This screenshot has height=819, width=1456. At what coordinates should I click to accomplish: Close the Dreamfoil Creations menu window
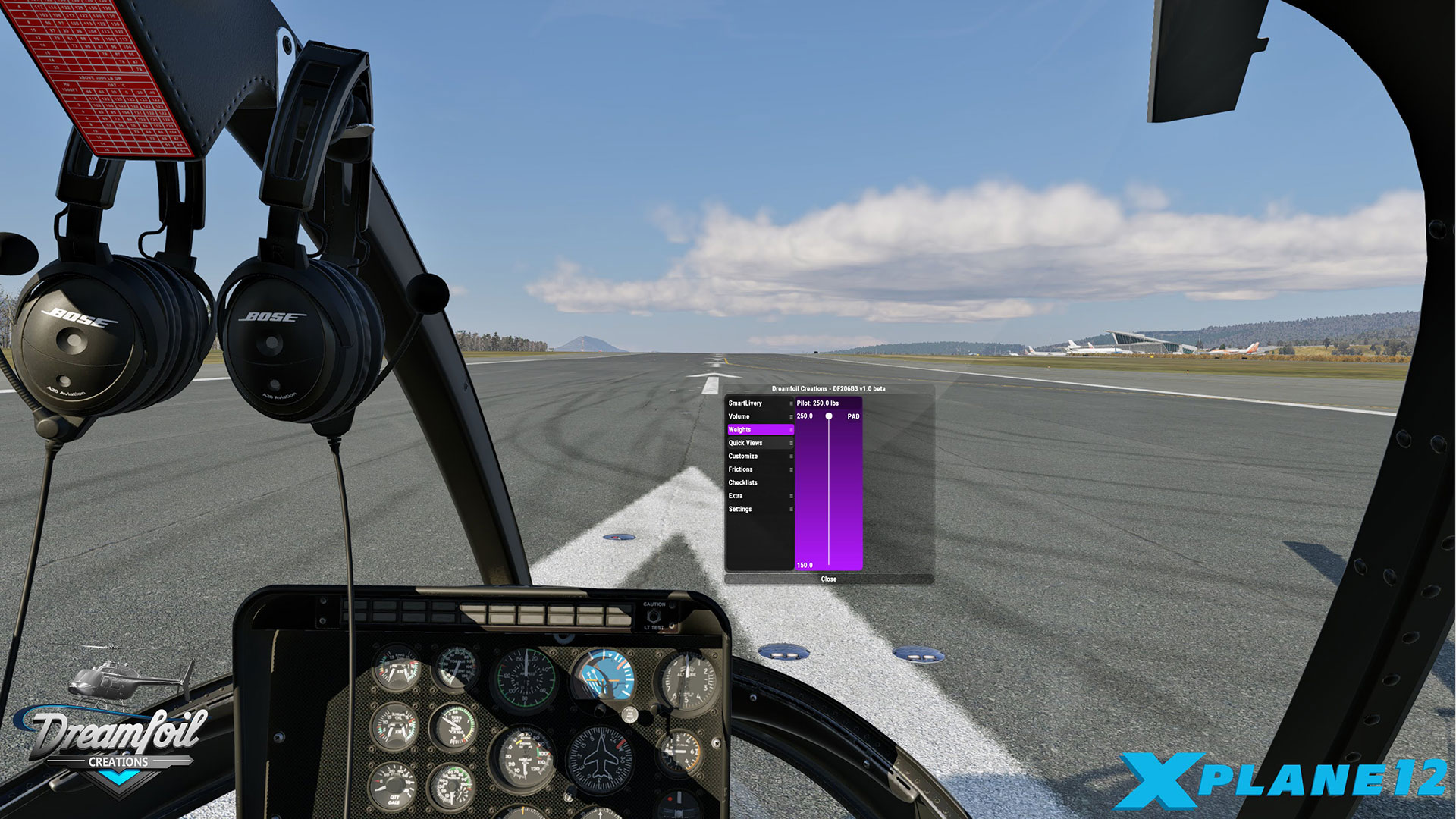pos(828,579)
